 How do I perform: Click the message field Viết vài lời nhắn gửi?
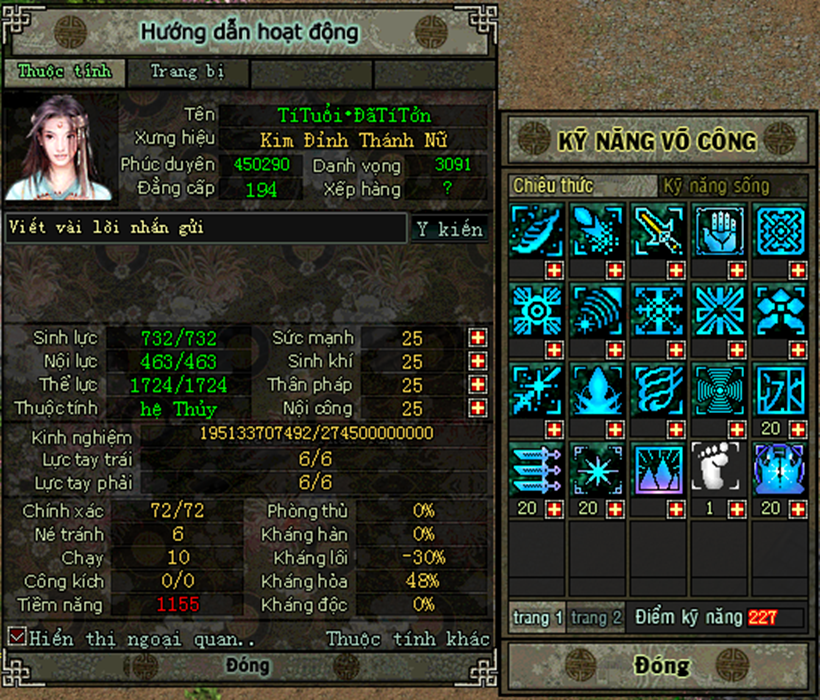205,228
